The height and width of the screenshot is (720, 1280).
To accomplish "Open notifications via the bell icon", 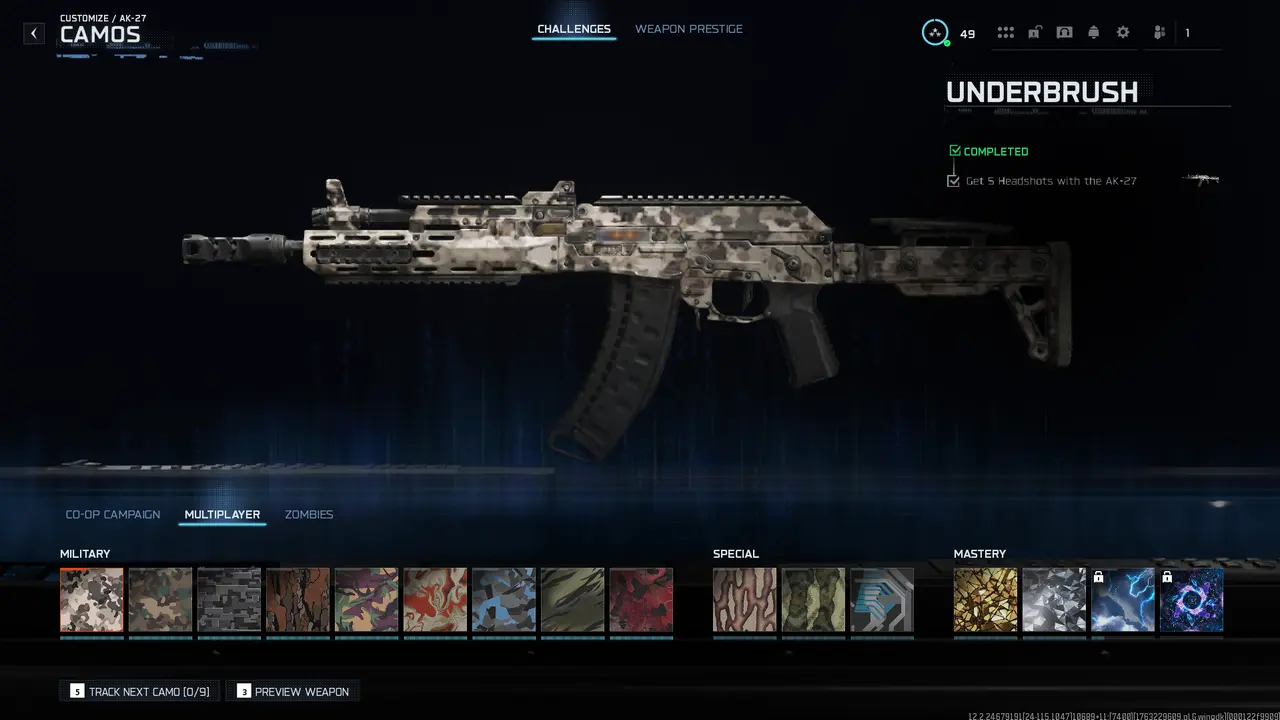I will click(x=1093, y=31).
